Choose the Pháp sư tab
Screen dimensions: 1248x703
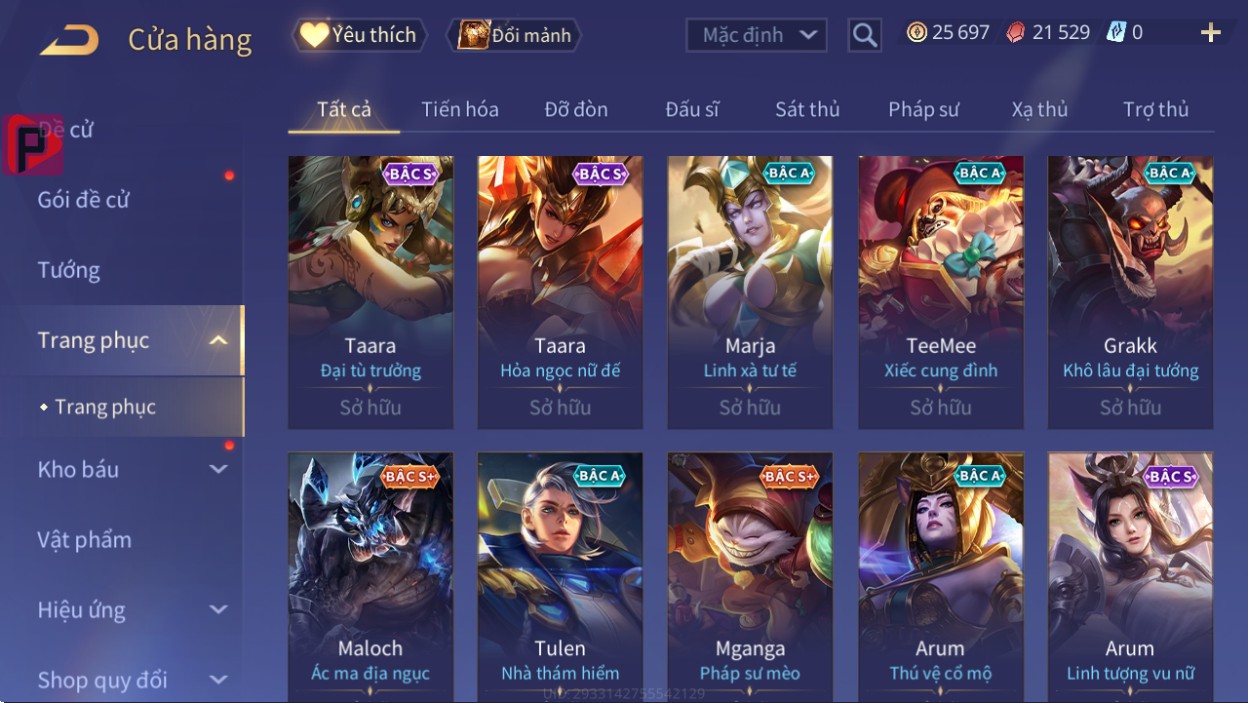[923, 109]
